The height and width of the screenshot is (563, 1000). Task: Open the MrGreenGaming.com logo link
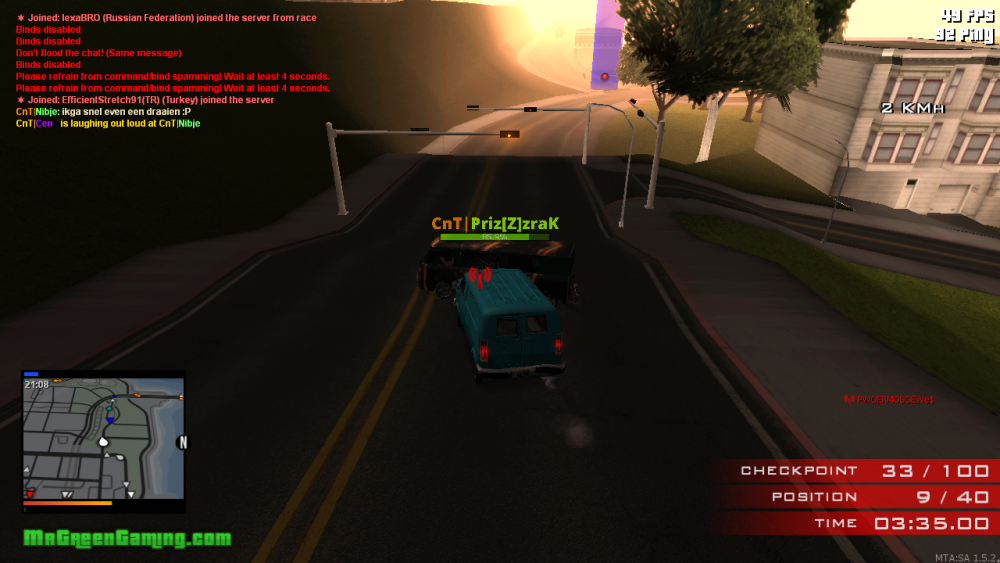coord(127,539)
